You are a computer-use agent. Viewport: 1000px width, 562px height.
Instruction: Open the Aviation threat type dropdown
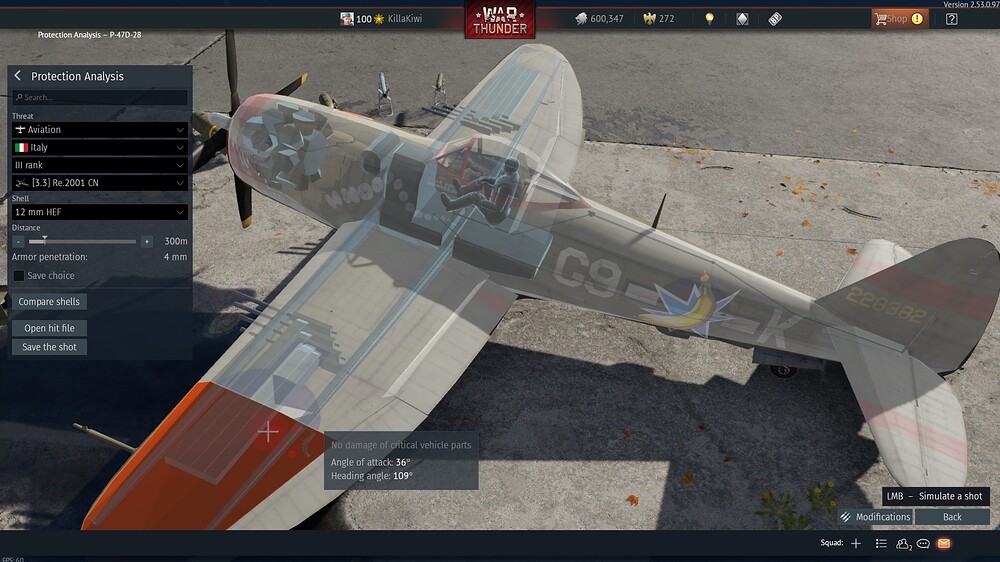[100, 130]
